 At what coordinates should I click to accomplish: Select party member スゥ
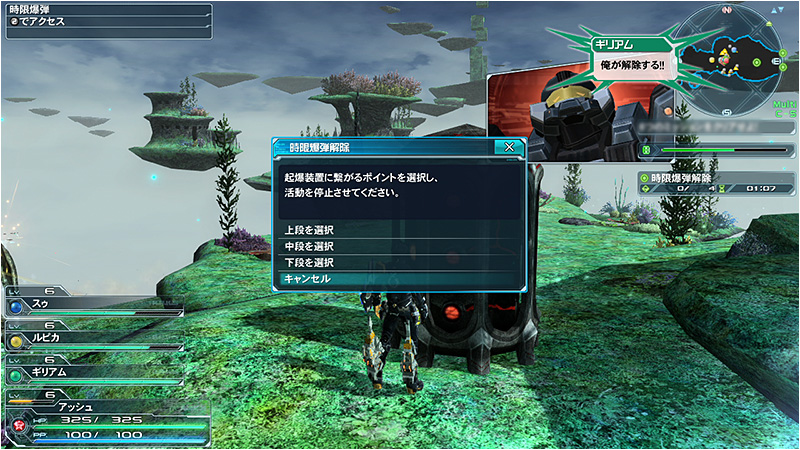95,301
